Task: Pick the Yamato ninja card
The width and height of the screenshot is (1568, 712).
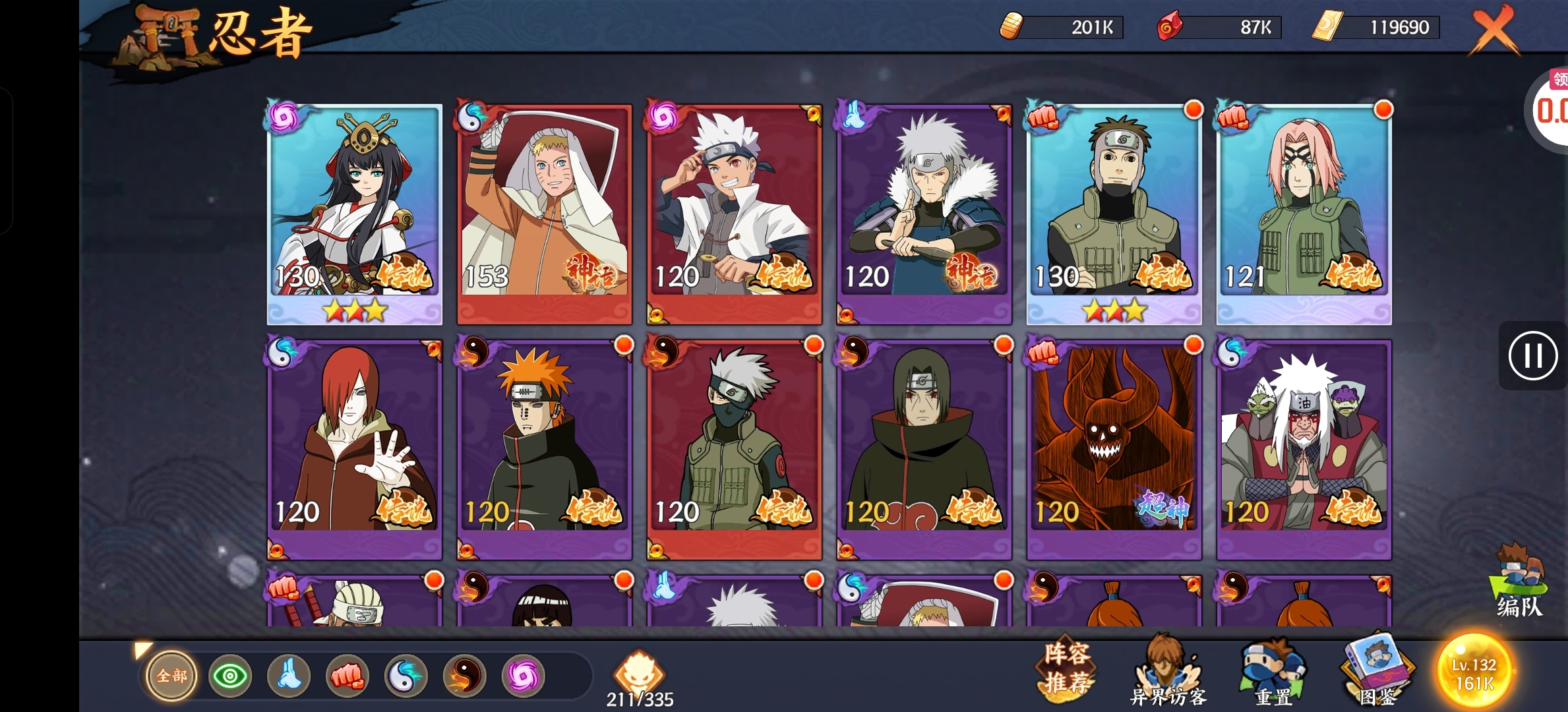Action: 1114,211
